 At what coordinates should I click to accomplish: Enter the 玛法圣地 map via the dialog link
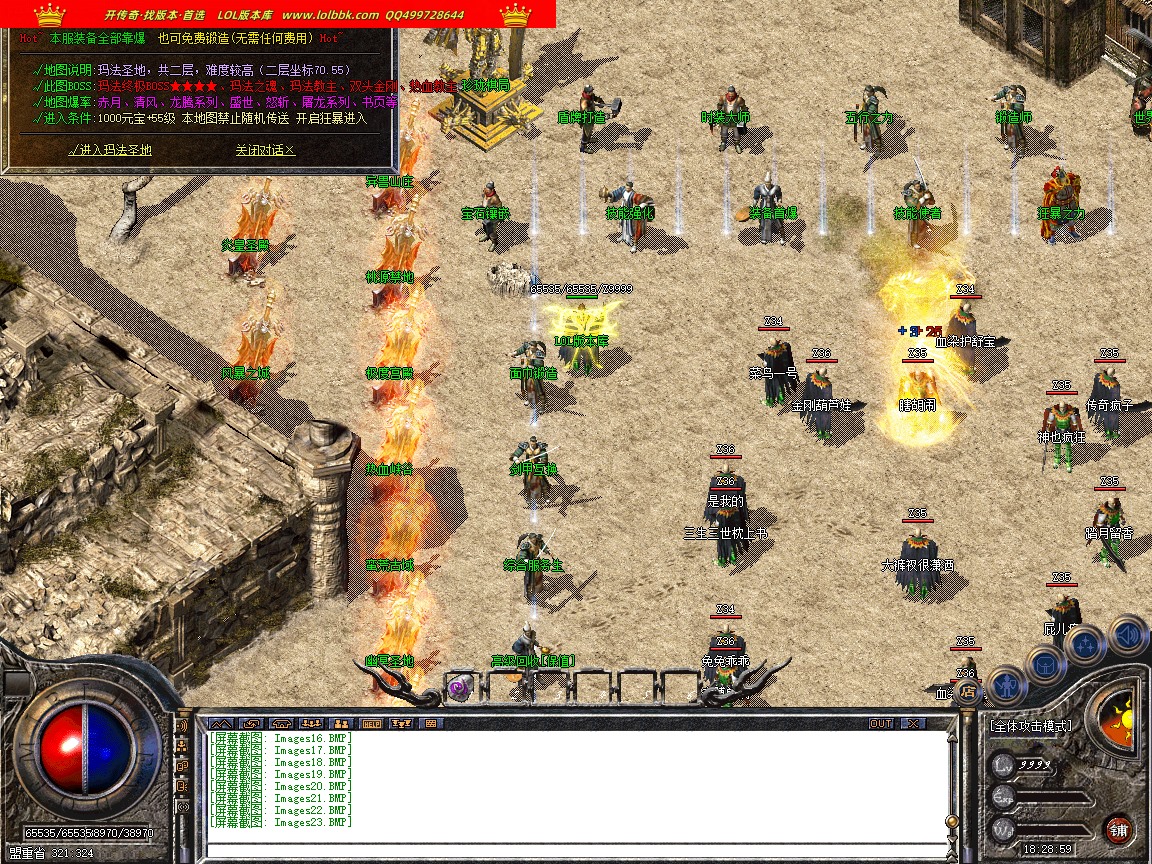110,150
